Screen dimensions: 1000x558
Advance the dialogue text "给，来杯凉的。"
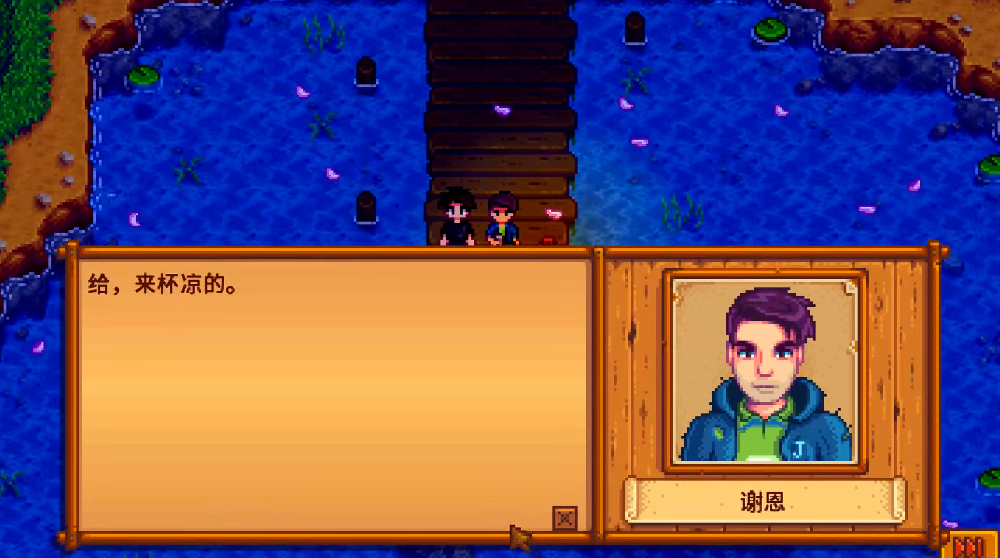click(x=330, y=390)
